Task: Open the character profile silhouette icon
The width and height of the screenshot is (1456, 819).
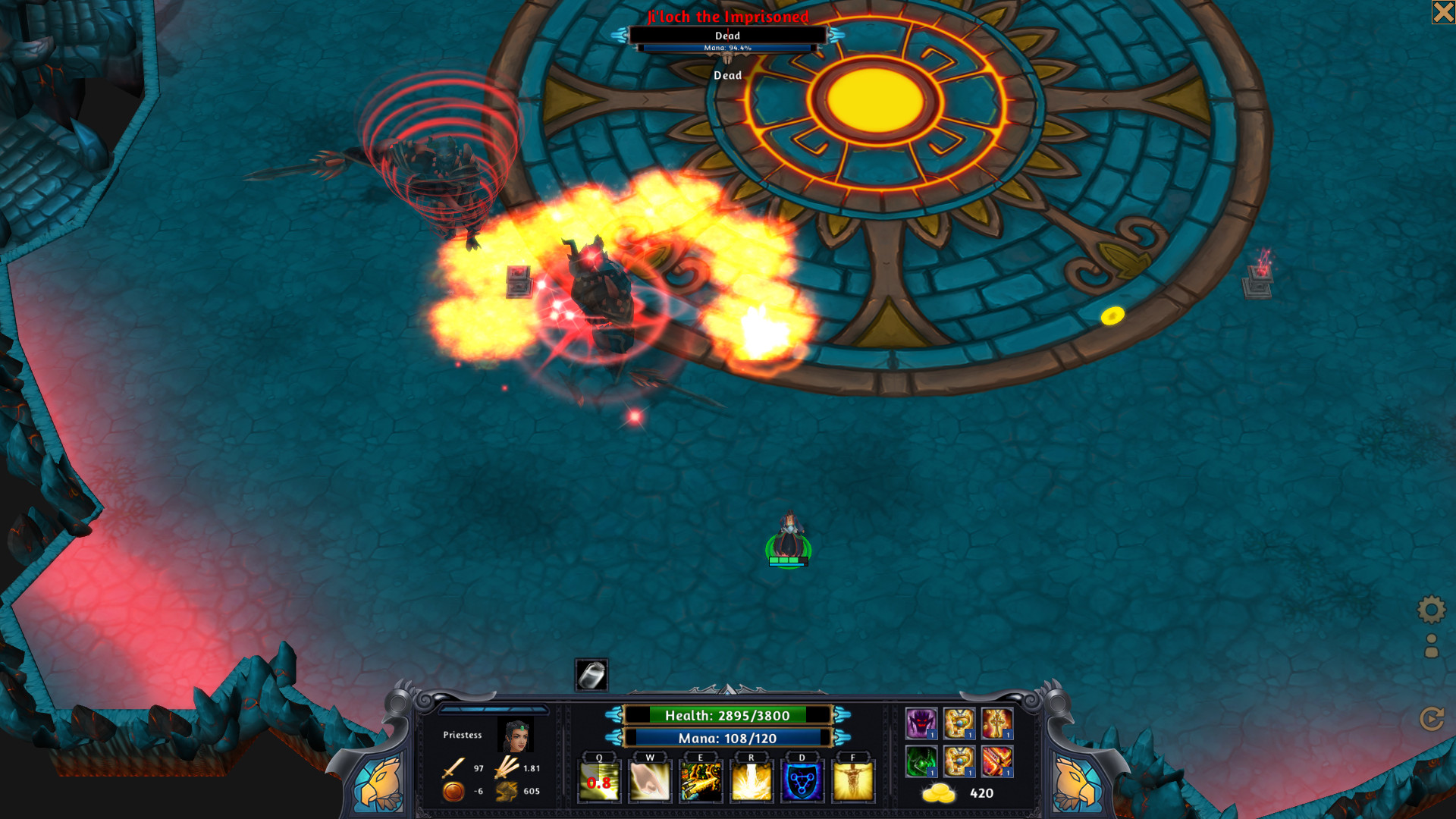Action: click(1432, 646)
